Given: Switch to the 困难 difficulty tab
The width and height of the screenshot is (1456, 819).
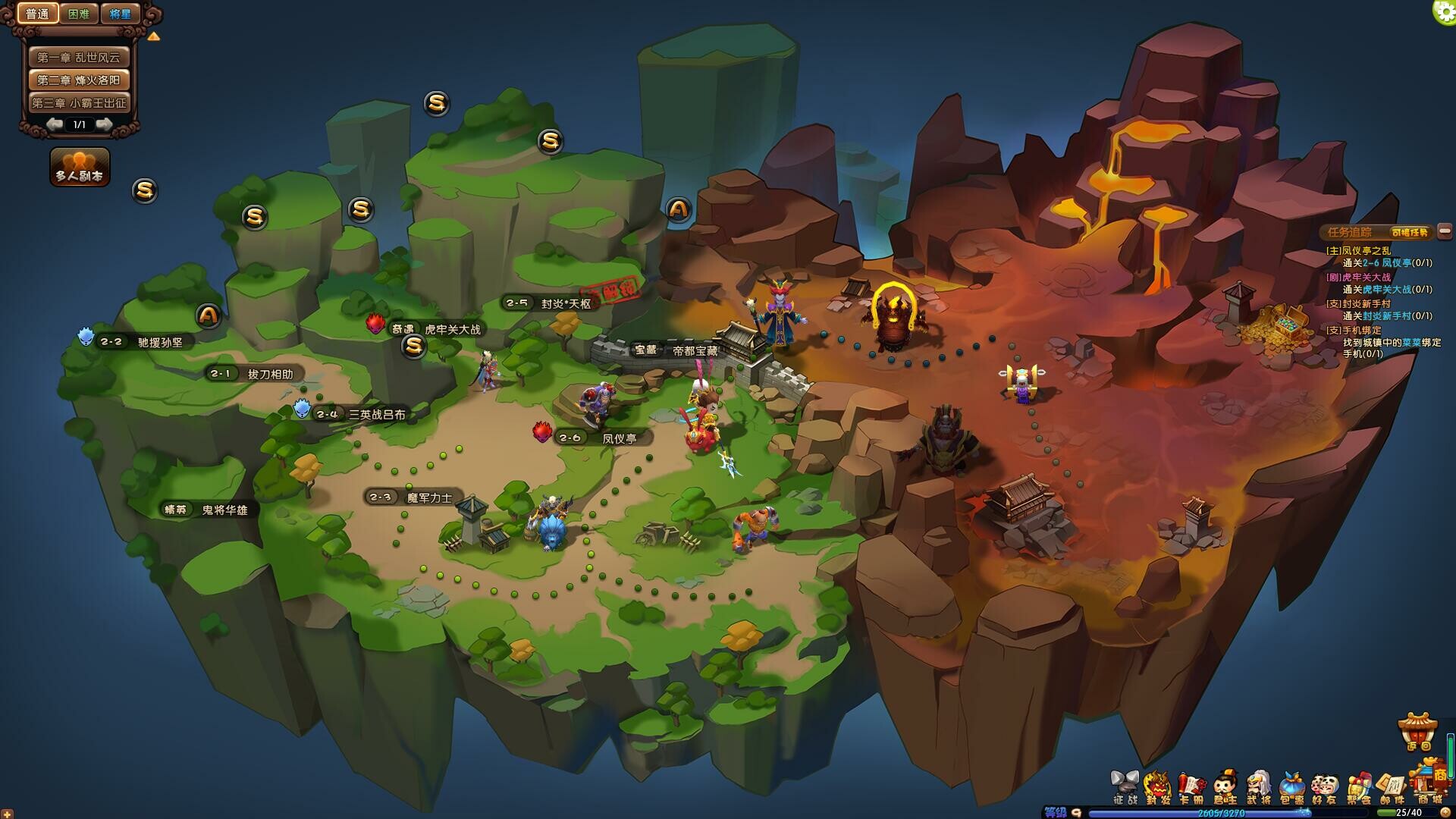Looking at the screenshot, I should pyautogui.click(x=78, y=13).
